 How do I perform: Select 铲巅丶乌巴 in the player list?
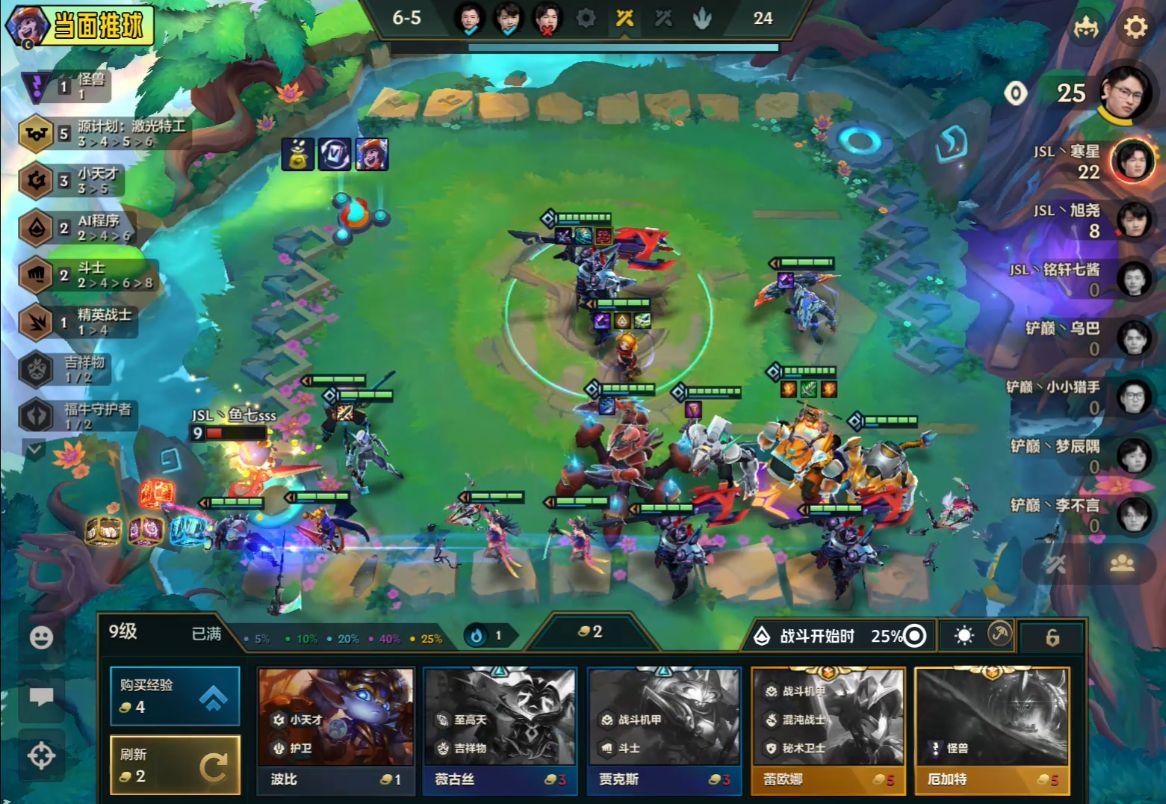[x=1132, y=338]
